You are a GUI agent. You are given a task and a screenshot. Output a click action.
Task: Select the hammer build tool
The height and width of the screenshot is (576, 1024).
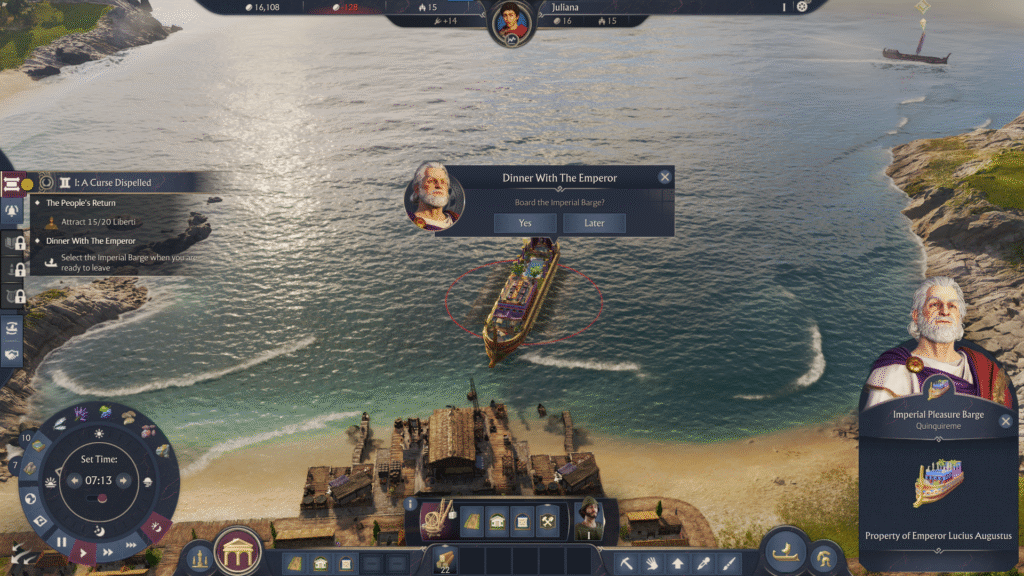coord(625,564)
